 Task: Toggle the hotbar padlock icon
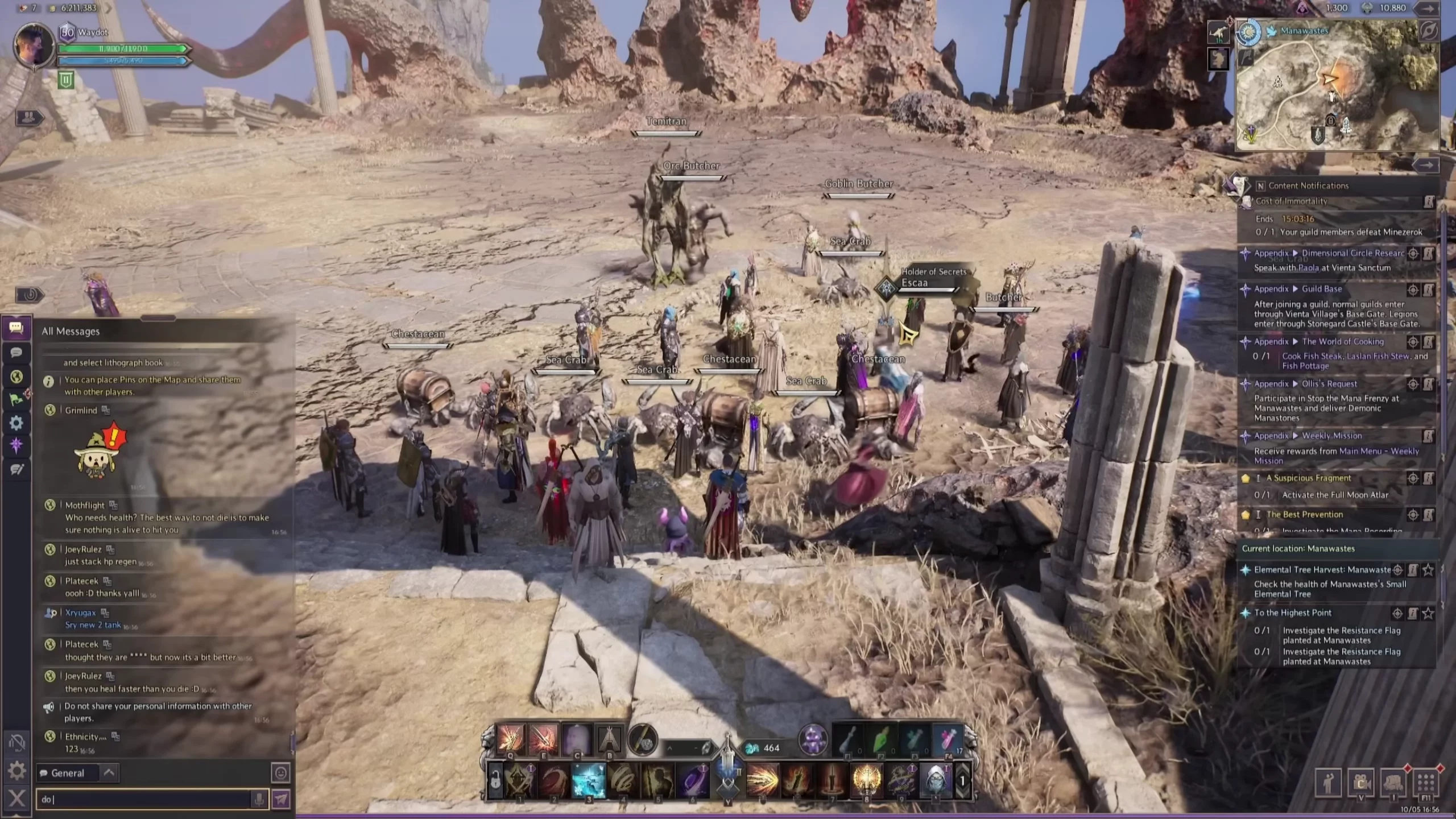point(495,780)
